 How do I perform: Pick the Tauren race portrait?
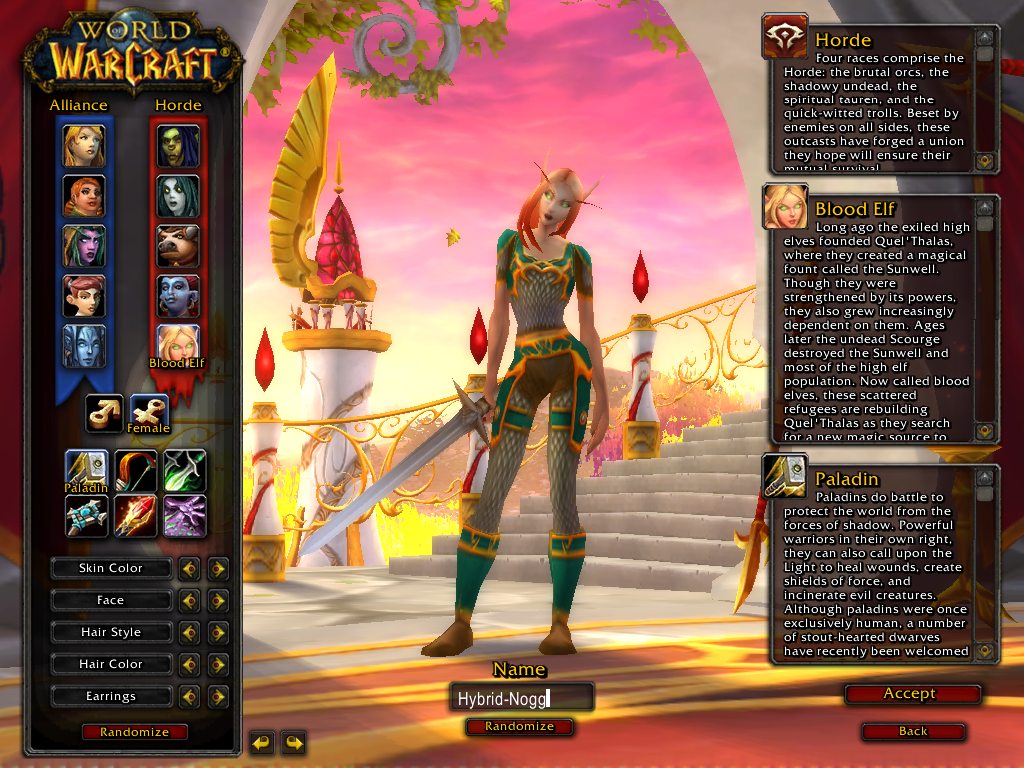tap(178, 246)
